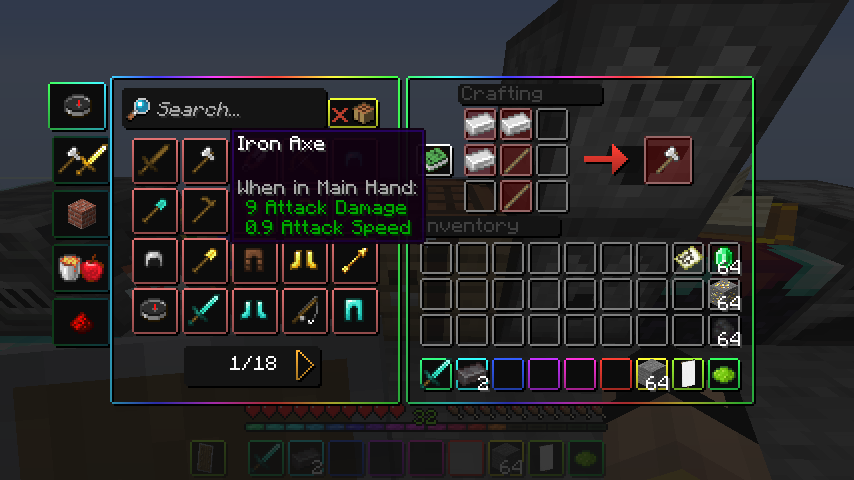
Task: Select the fishing rod recipe
Action: point(306,311)
